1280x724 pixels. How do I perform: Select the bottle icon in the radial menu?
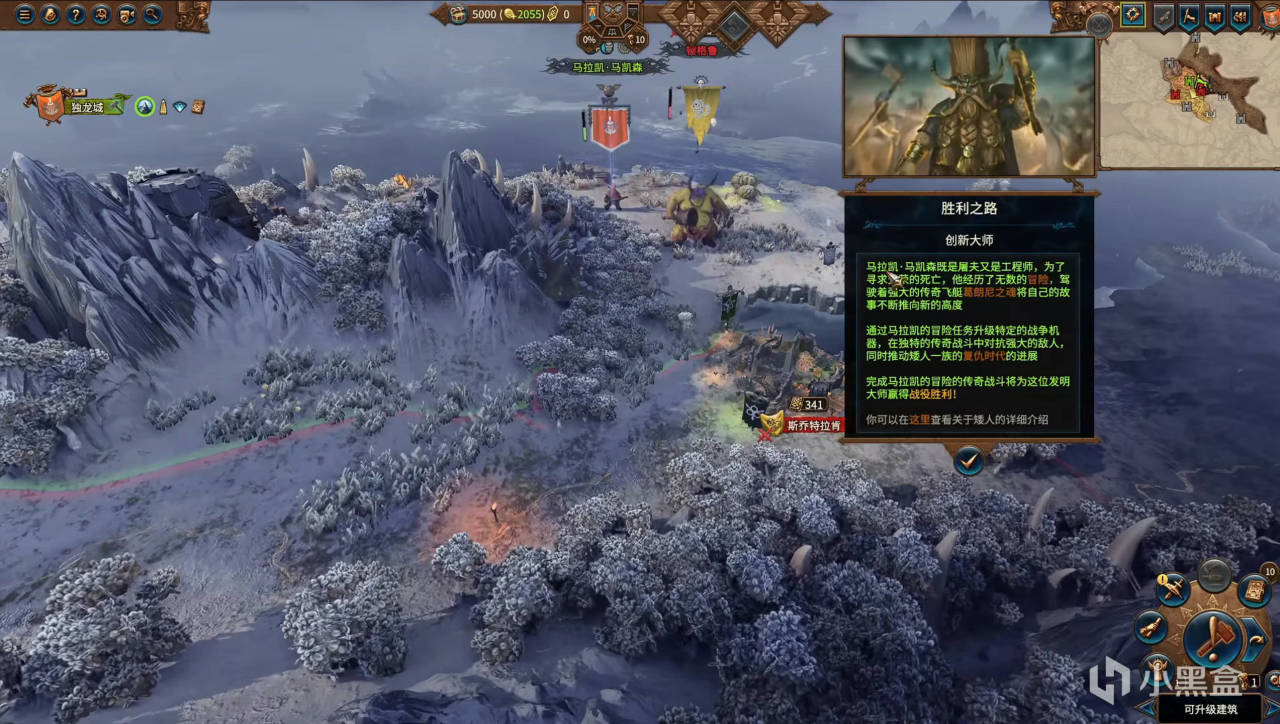[x=1150, y=628]
